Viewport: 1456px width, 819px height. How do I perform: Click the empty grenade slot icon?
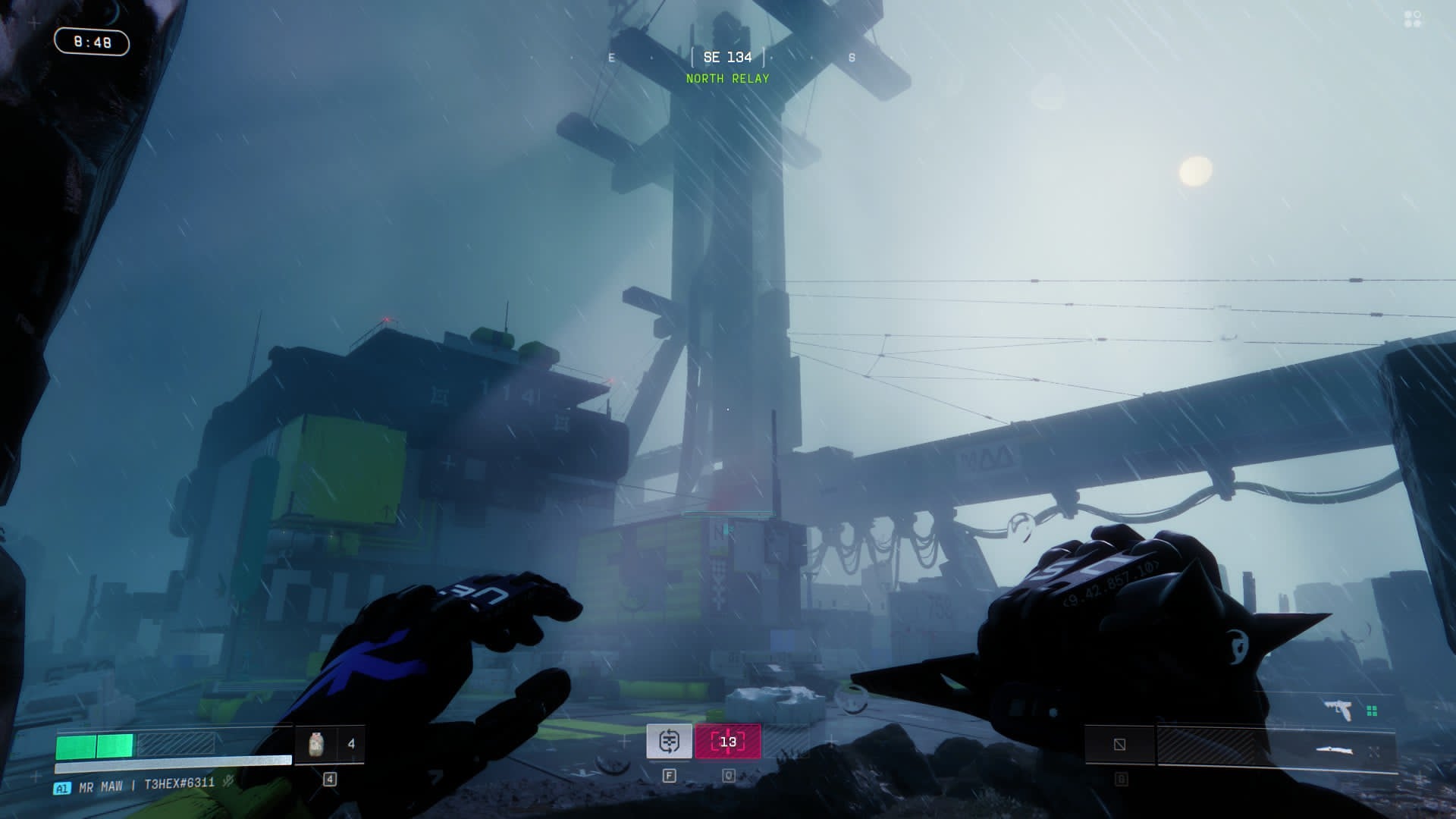(1119, 745)
